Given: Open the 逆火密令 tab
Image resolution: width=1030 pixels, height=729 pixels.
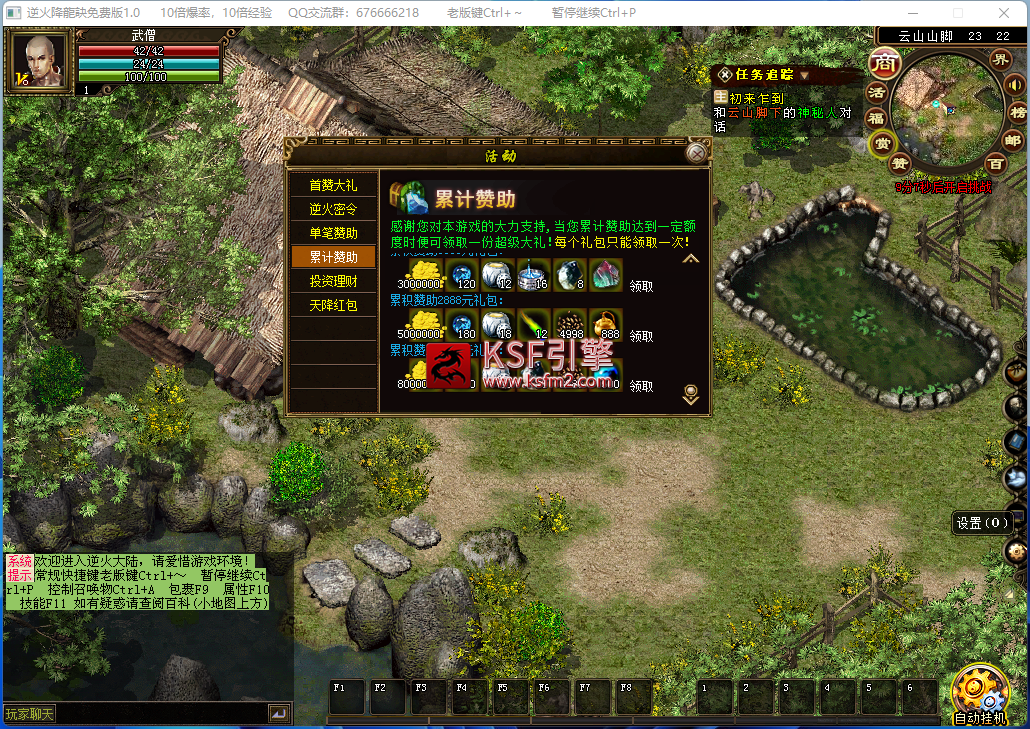Looking at the screenshot, I should 333,209.
